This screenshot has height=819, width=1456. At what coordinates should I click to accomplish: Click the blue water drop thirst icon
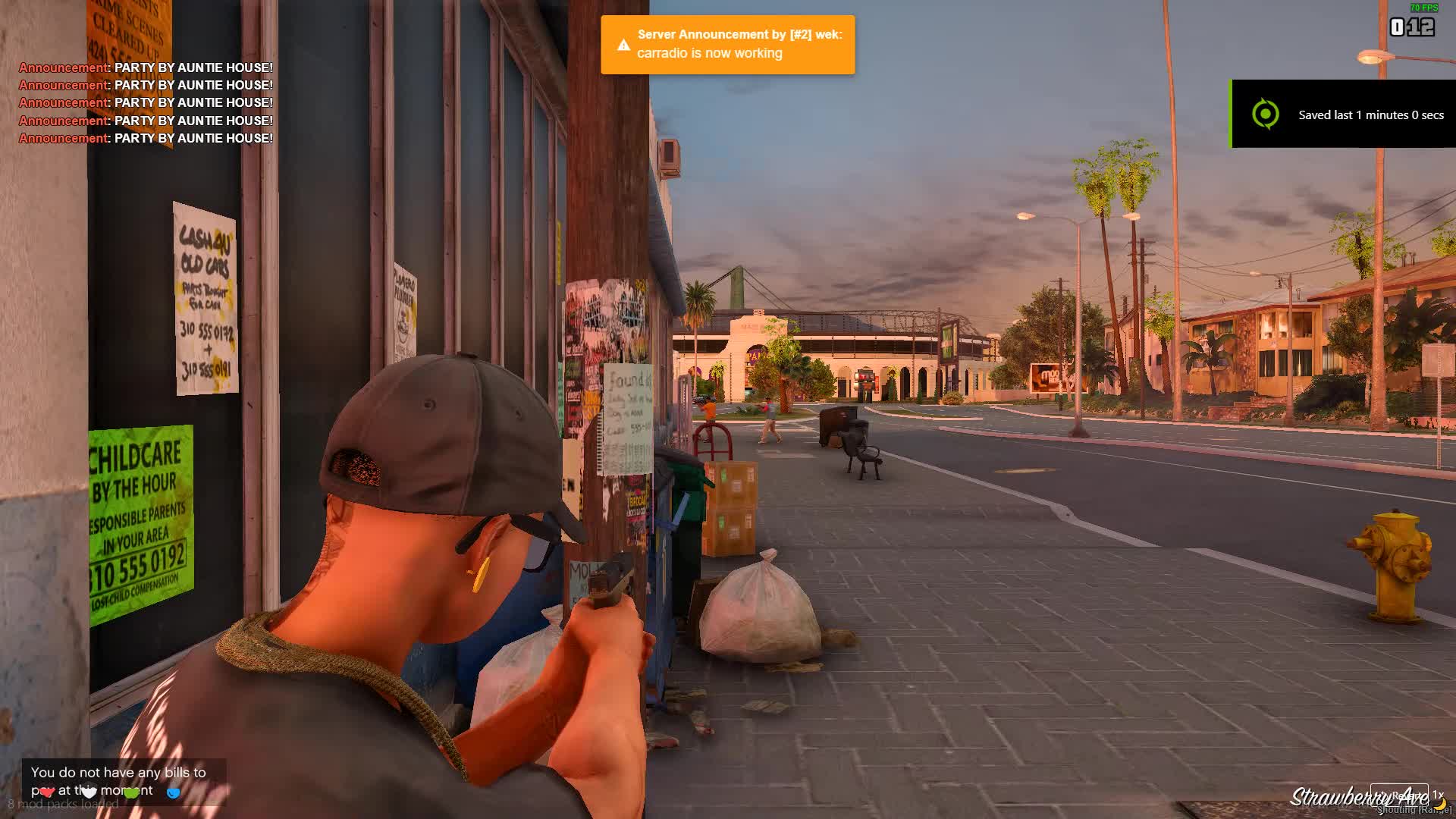tap(174, 792)
